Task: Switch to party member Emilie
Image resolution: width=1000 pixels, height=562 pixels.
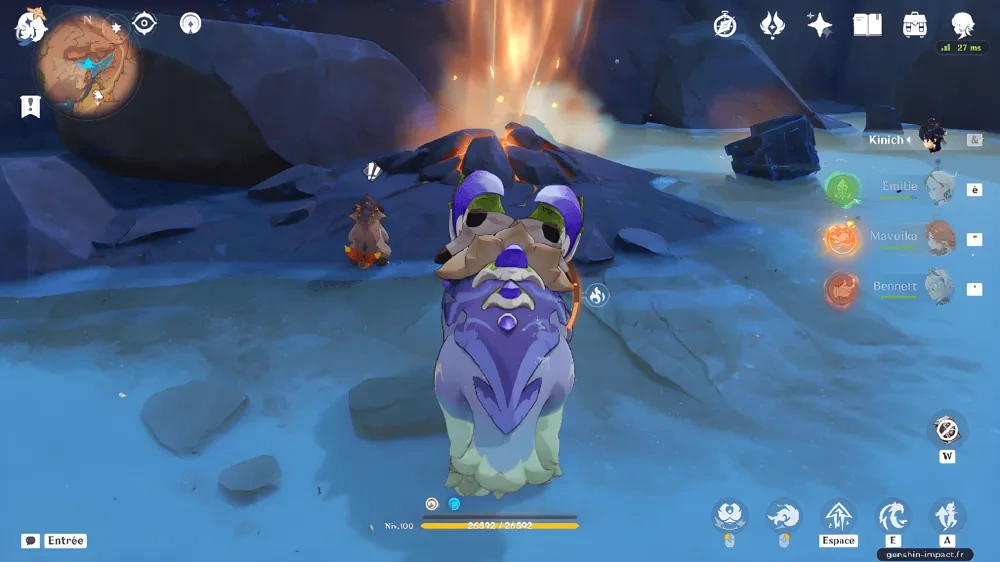Action: pyautogui.click(x=900, y=187)
